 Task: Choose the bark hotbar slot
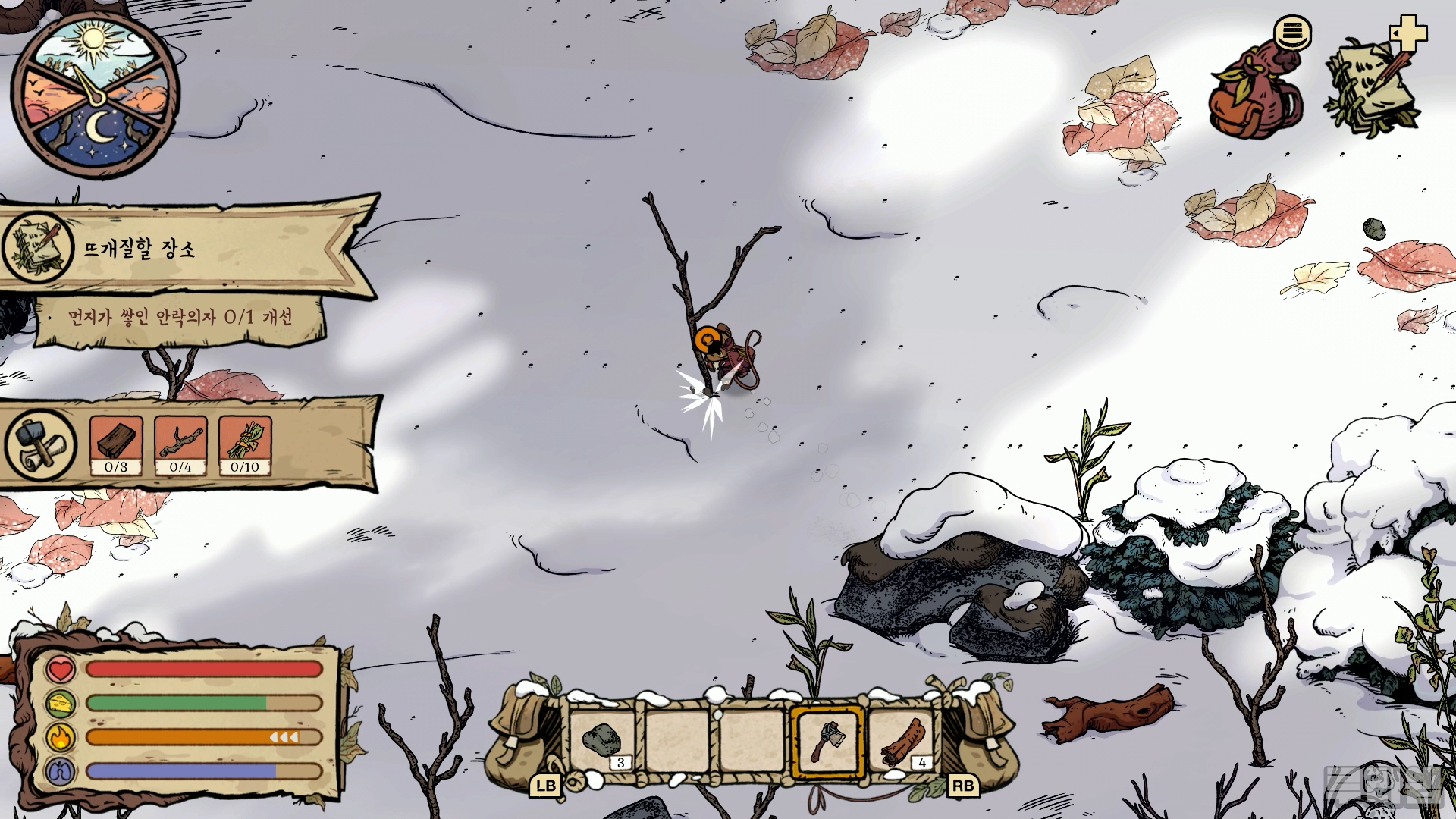tap(902, 741)
